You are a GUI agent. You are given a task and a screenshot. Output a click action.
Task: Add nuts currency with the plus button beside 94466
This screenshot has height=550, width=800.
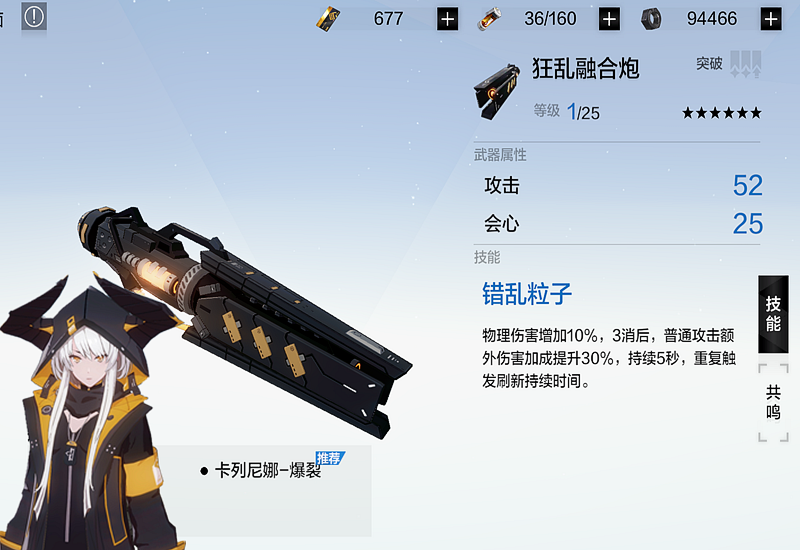pos(771,18)
